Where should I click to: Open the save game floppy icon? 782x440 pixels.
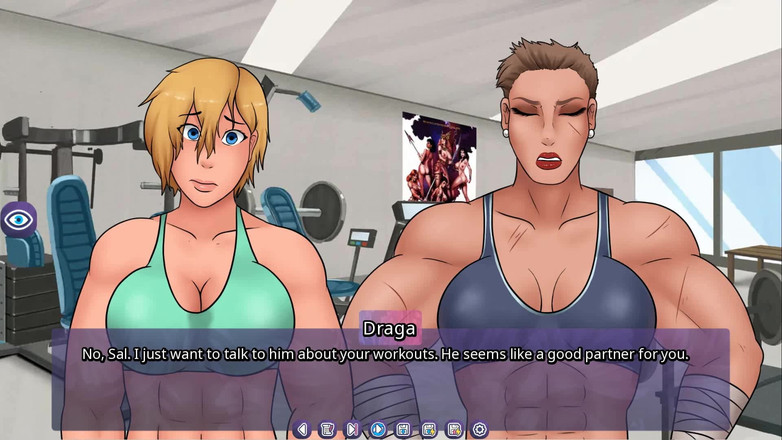(x=403, y=429)
